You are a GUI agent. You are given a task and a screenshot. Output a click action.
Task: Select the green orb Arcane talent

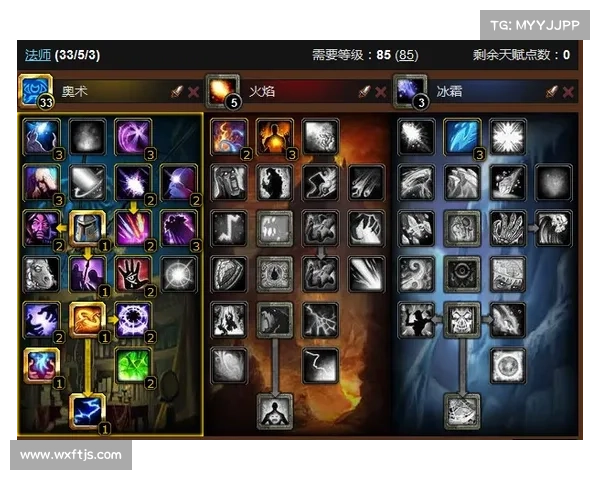click(x=133, y=365)
